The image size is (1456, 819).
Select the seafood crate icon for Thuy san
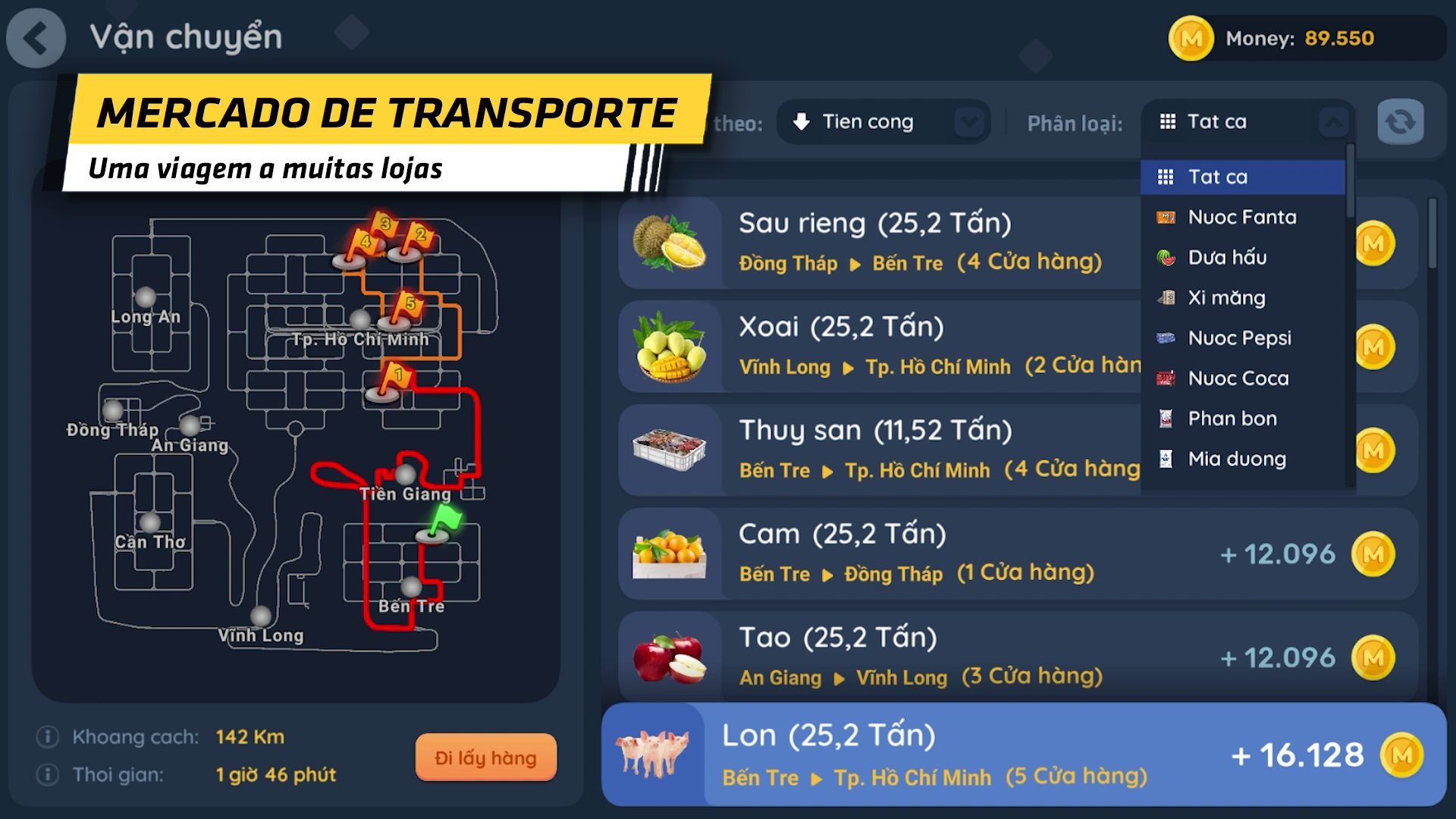click(x=670, y=450)
